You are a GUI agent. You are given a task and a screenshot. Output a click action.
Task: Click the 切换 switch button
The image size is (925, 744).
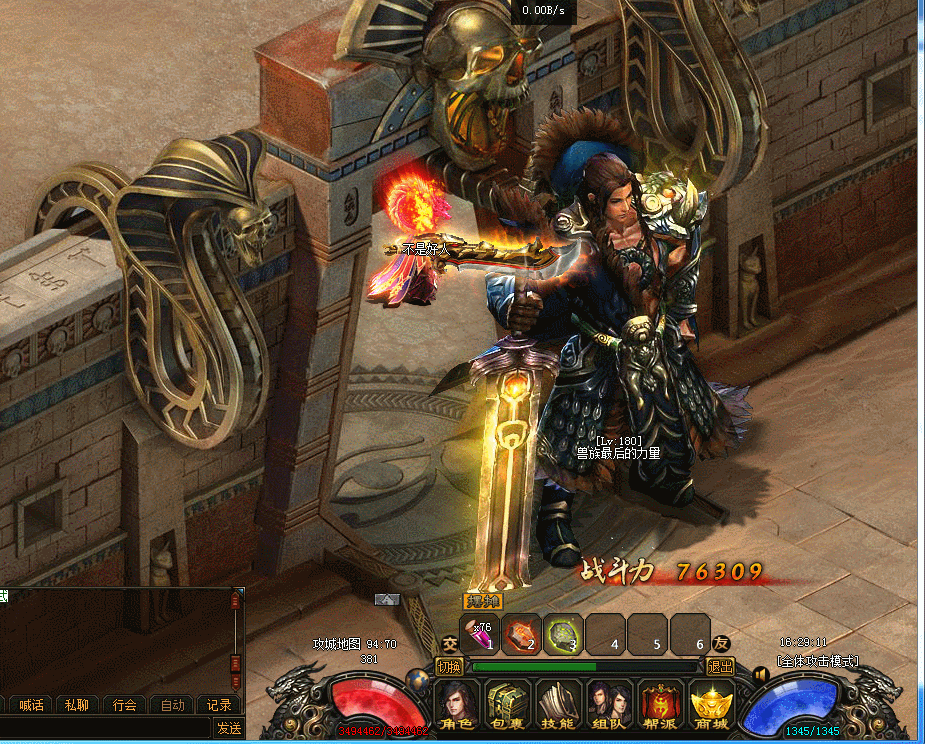450,667
